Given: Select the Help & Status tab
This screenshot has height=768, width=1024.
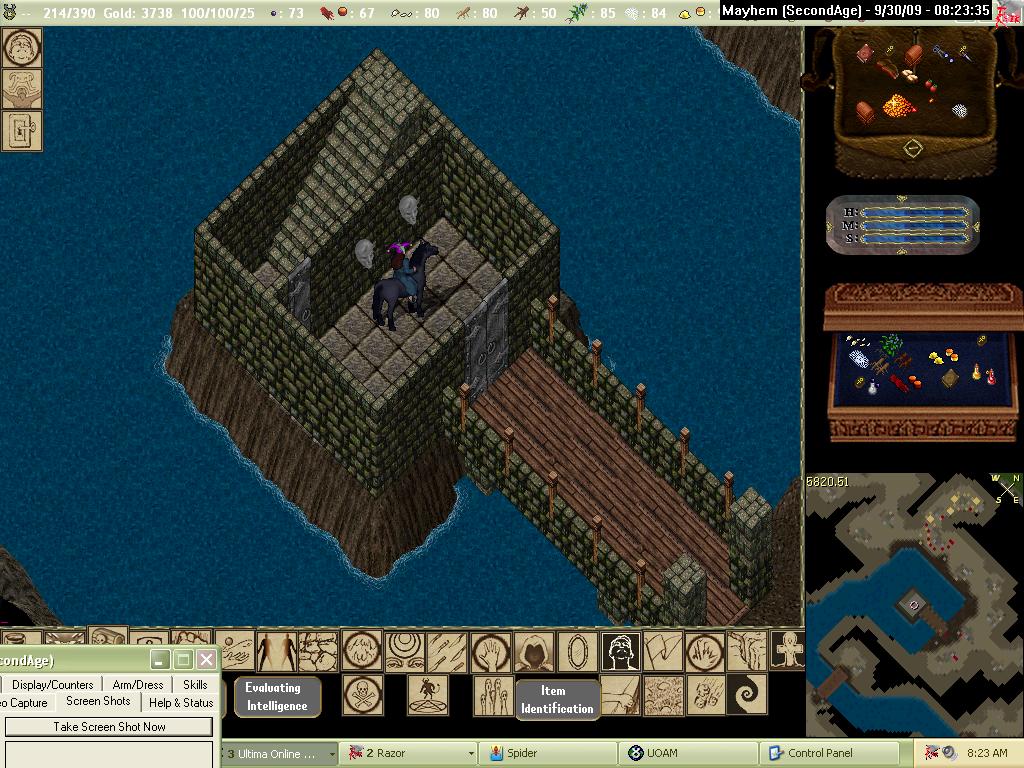Looking at the screenshot, I should [181, 703].
